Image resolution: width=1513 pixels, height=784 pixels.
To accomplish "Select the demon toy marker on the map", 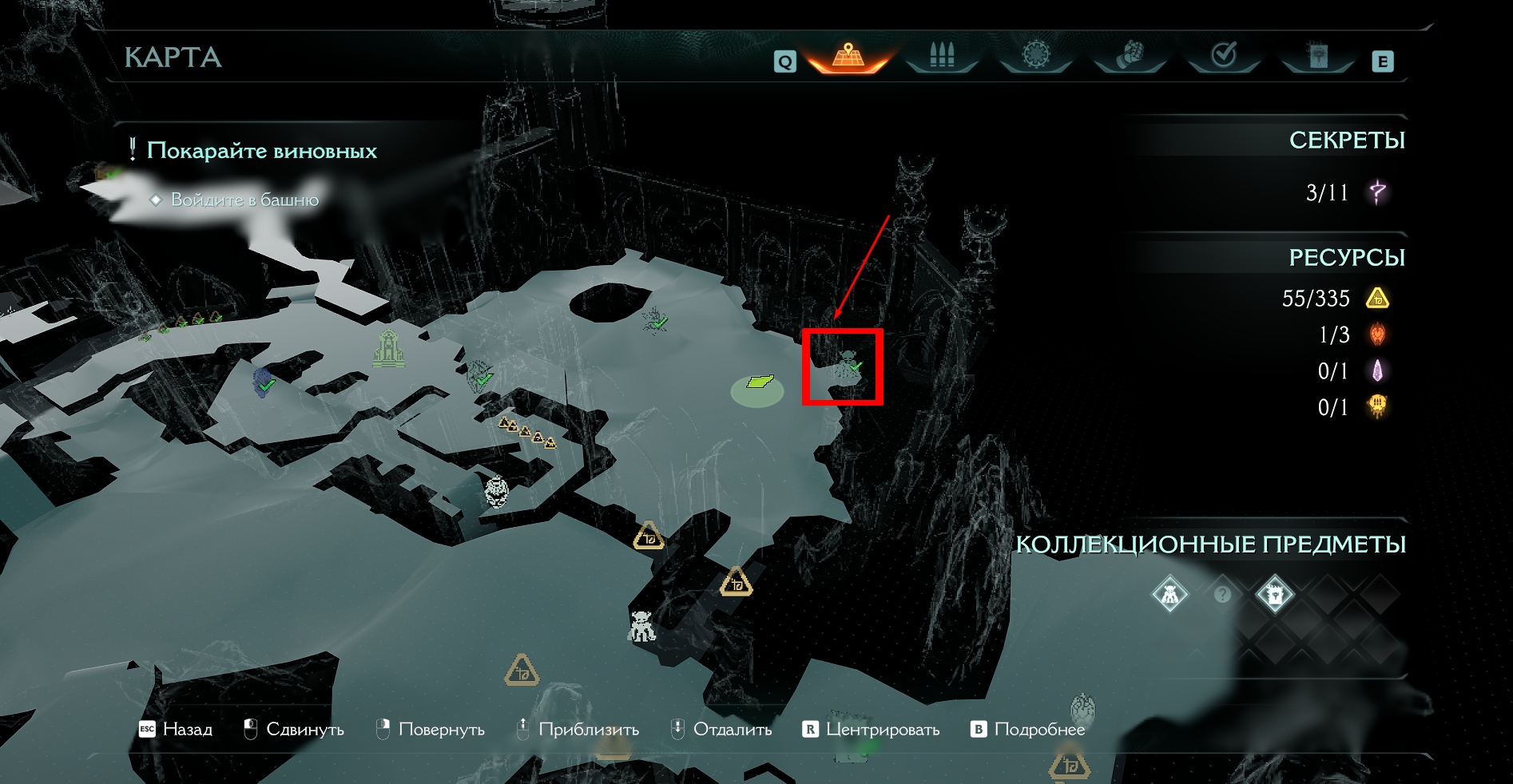I will click(641, 627).
